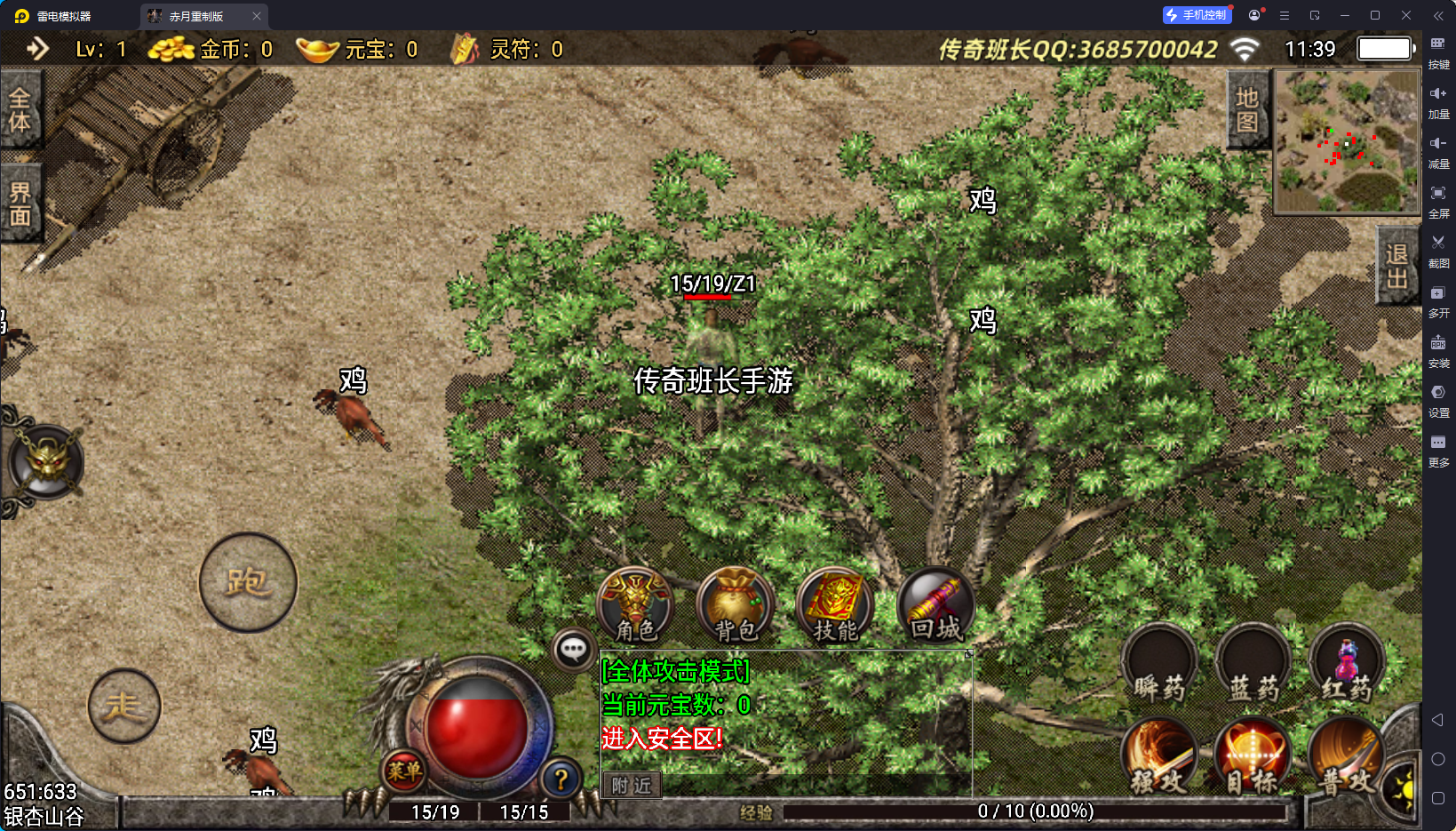Tap the 目标 target selection button
Viewport: 1456px width, 831px height.
1253,757
